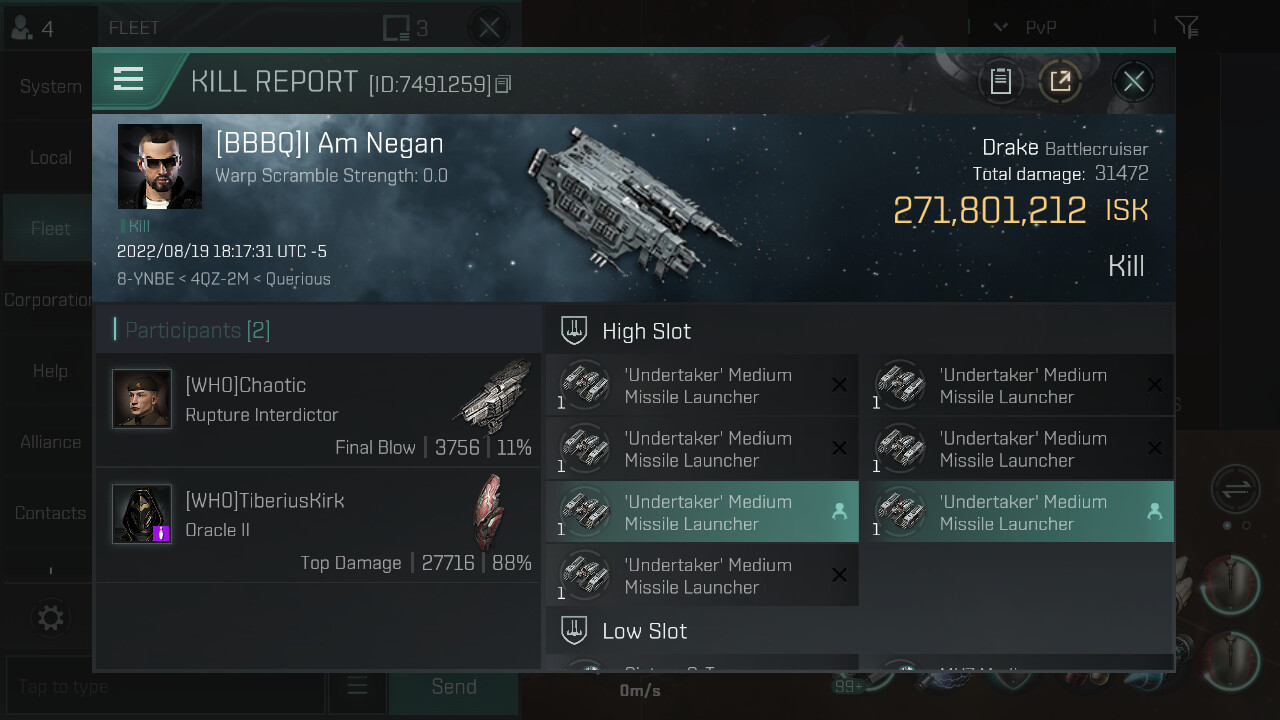The height and width of the screenshot is (720, 1280).
Task: View I Am Negan's portrait
Action: (x=160, y=167)
